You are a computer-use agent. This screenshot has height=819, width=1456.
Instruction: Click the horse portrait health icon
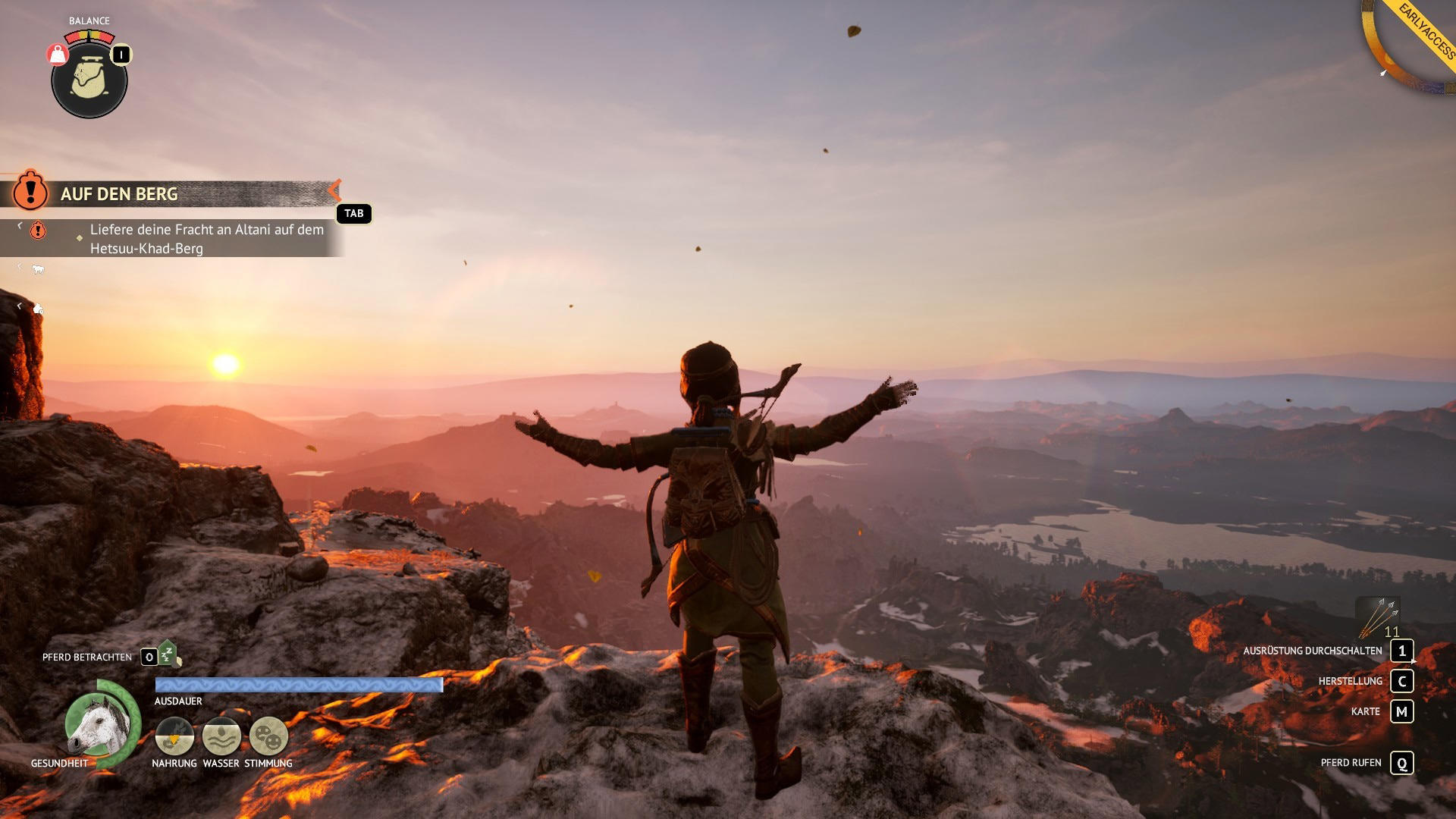coord(99,723)
